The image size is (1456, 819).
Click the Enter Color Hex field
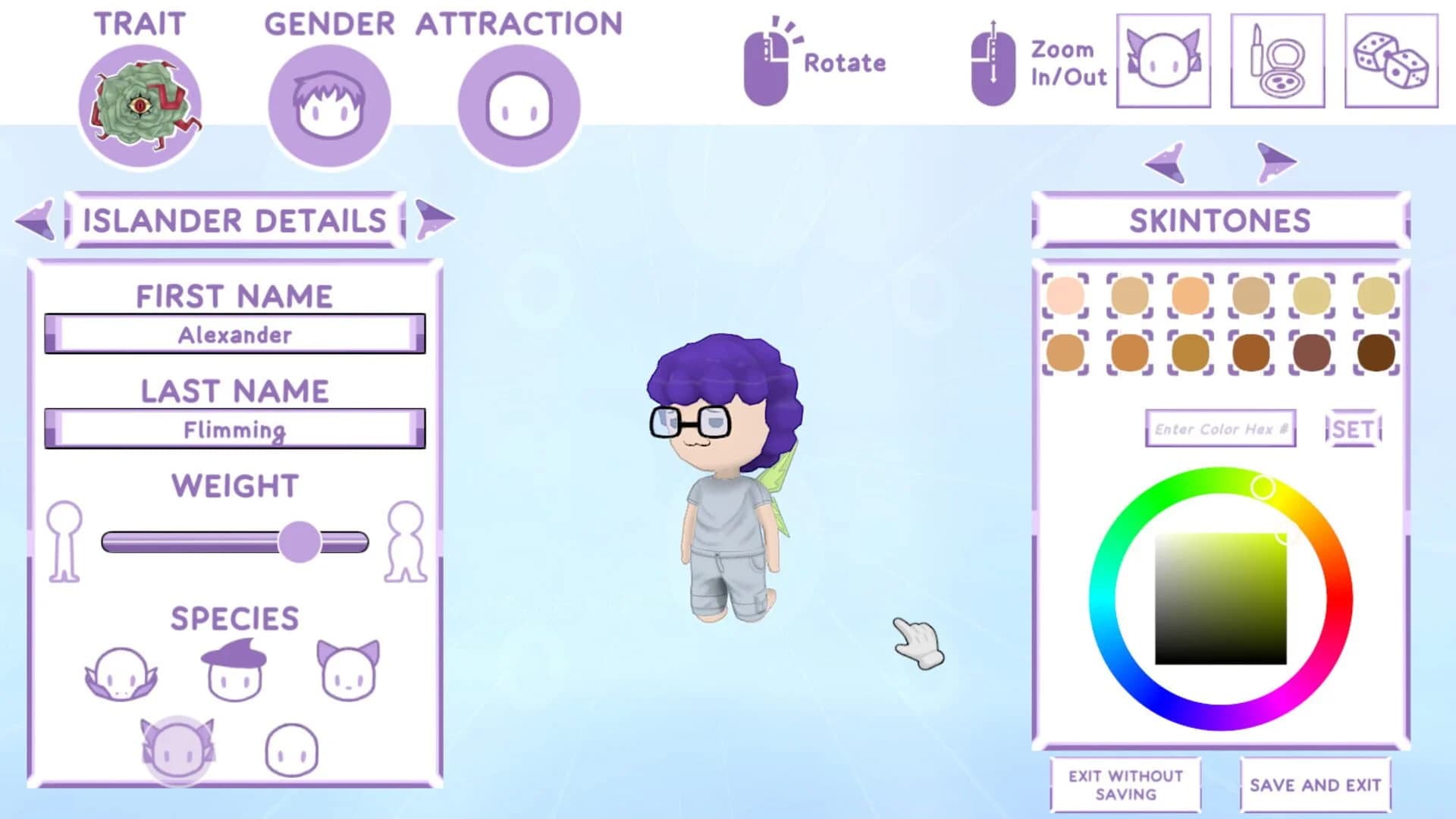pos(1221,428)
